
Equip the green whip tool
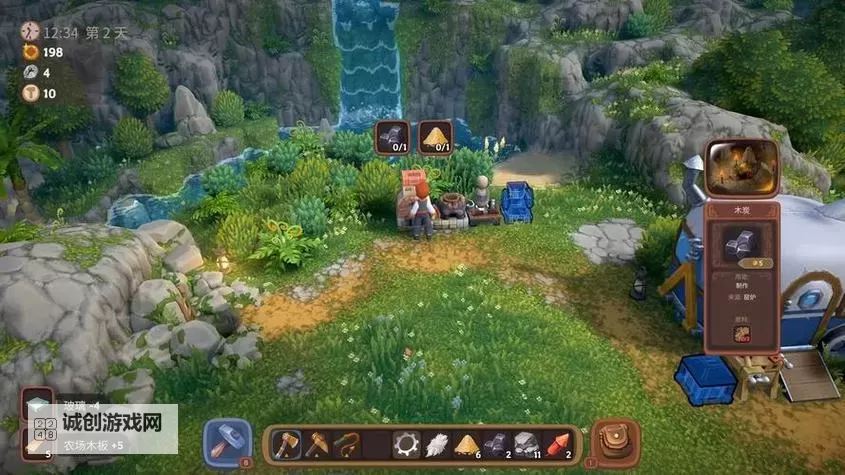point(347,444)
